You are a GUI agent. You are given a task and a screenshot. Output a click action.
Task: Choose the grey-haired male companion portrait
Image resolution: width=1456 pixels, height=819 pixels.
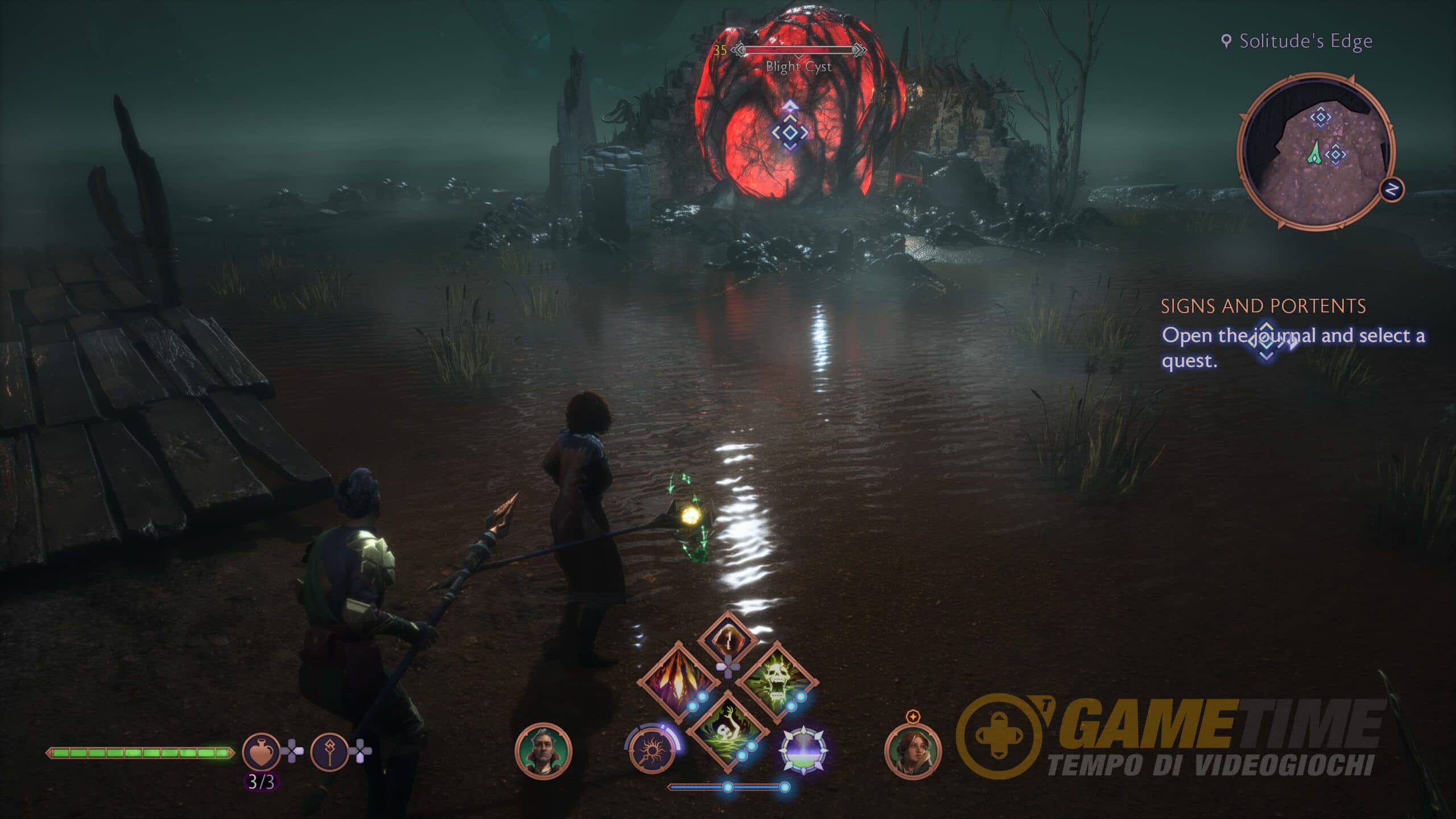[x=543, y=751]
